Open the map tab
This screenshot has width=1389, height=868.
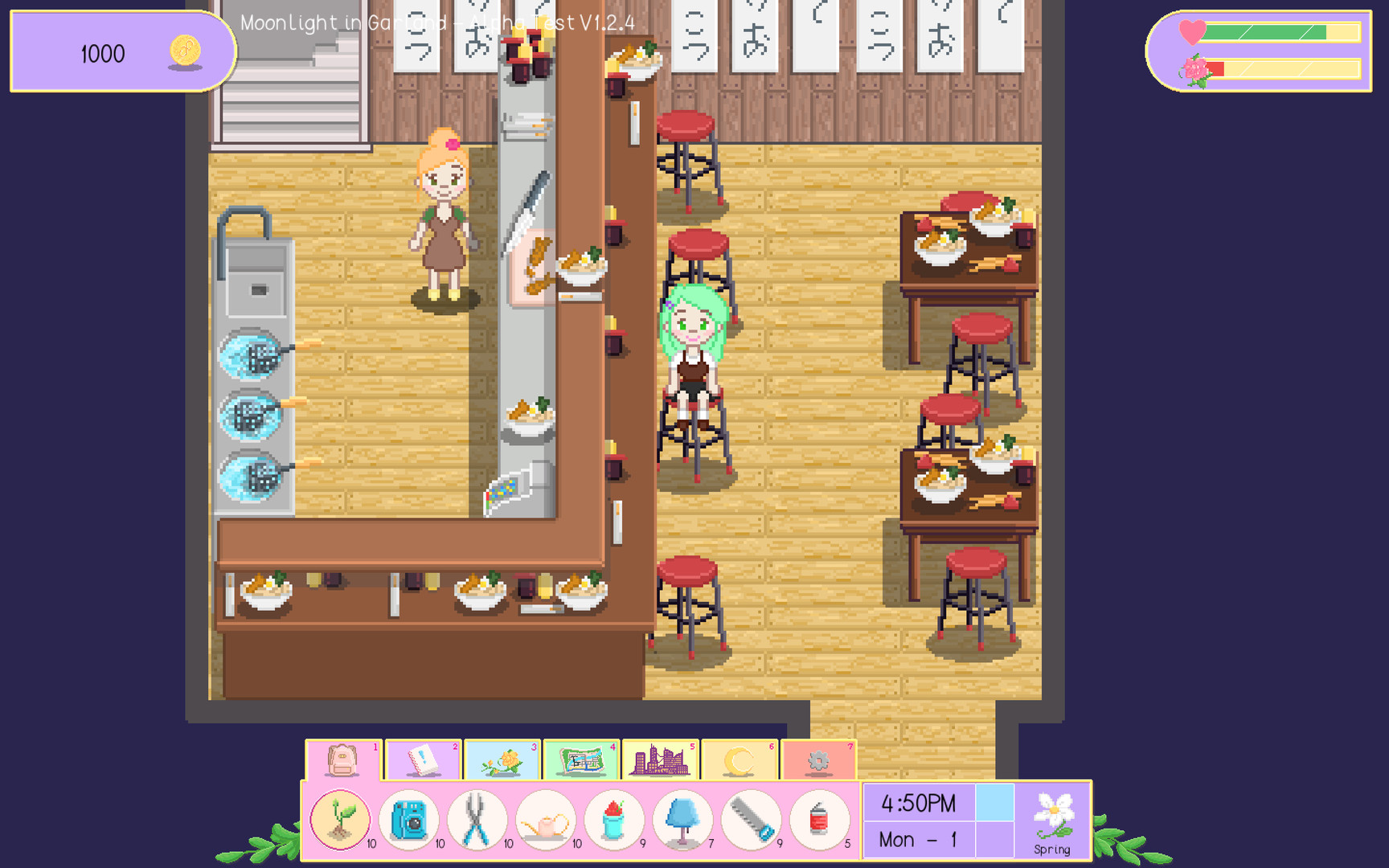[x=582, y=760]
